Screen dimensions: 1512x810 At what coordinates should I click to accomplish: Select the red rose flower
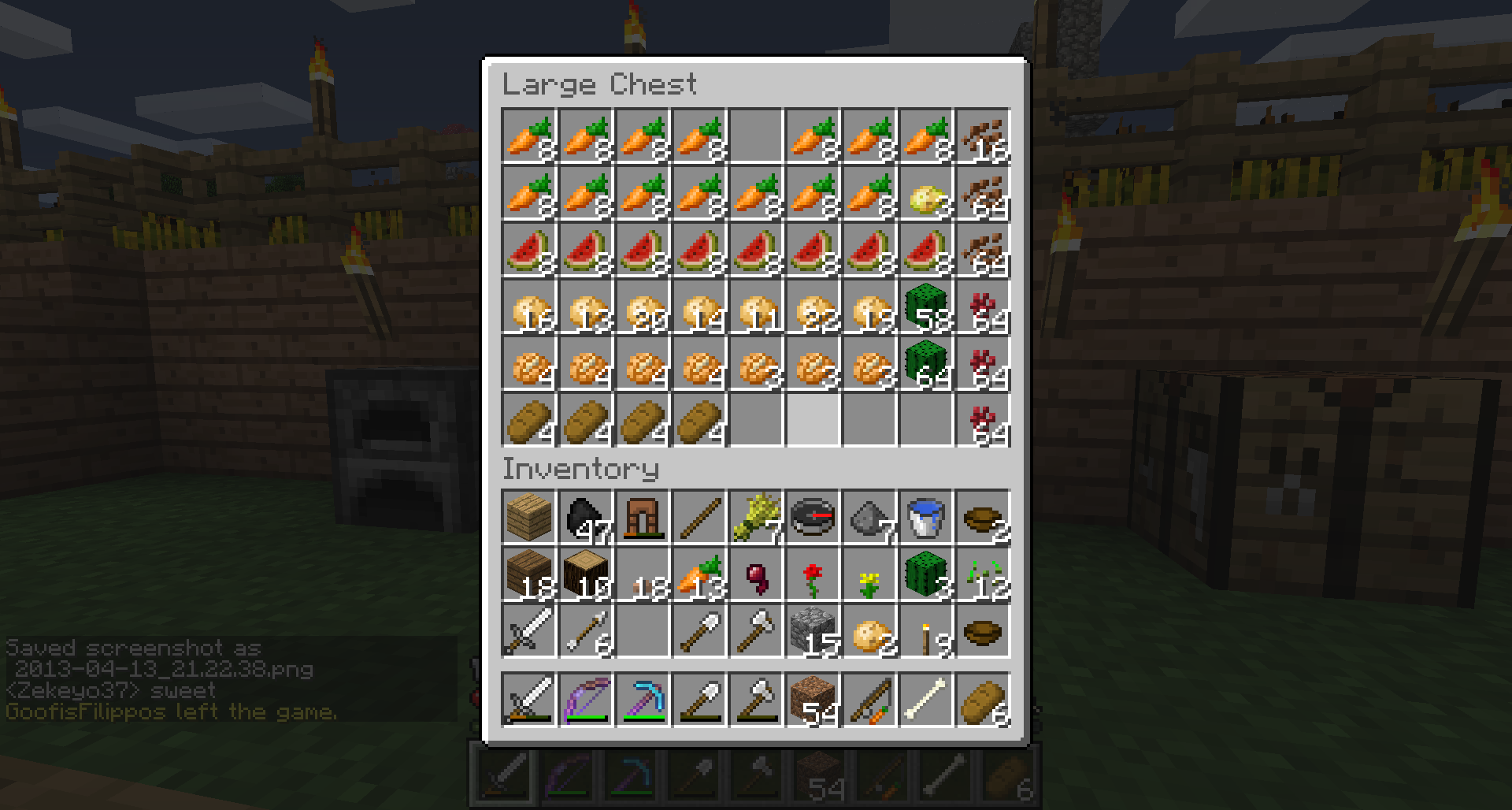(813, 575)
